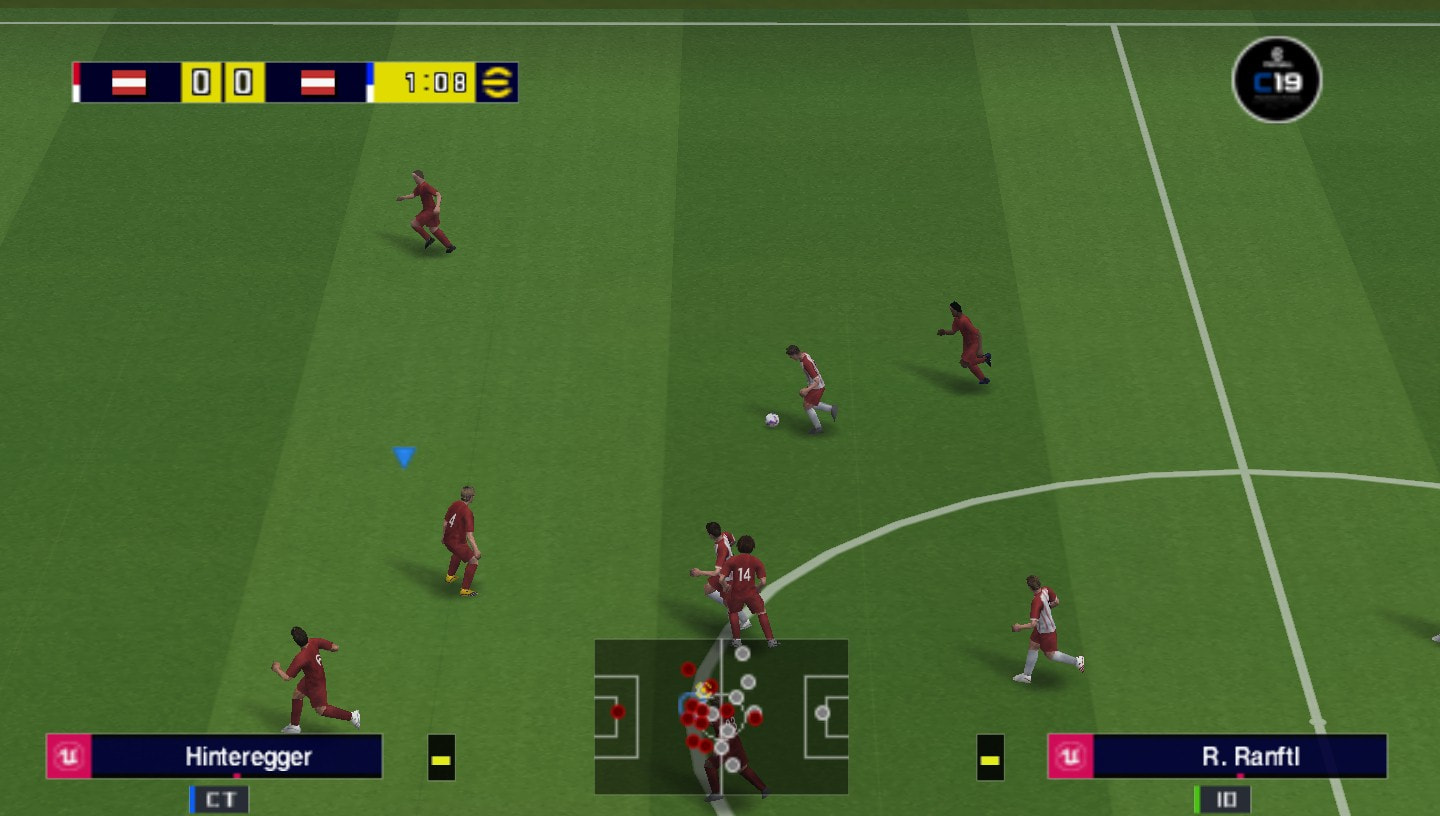Image resolution: width=1440 pixels, height=816 pixels.
Task: Toggle R. Ranftl's stamina gauge
Action: [x=989, y=757]
